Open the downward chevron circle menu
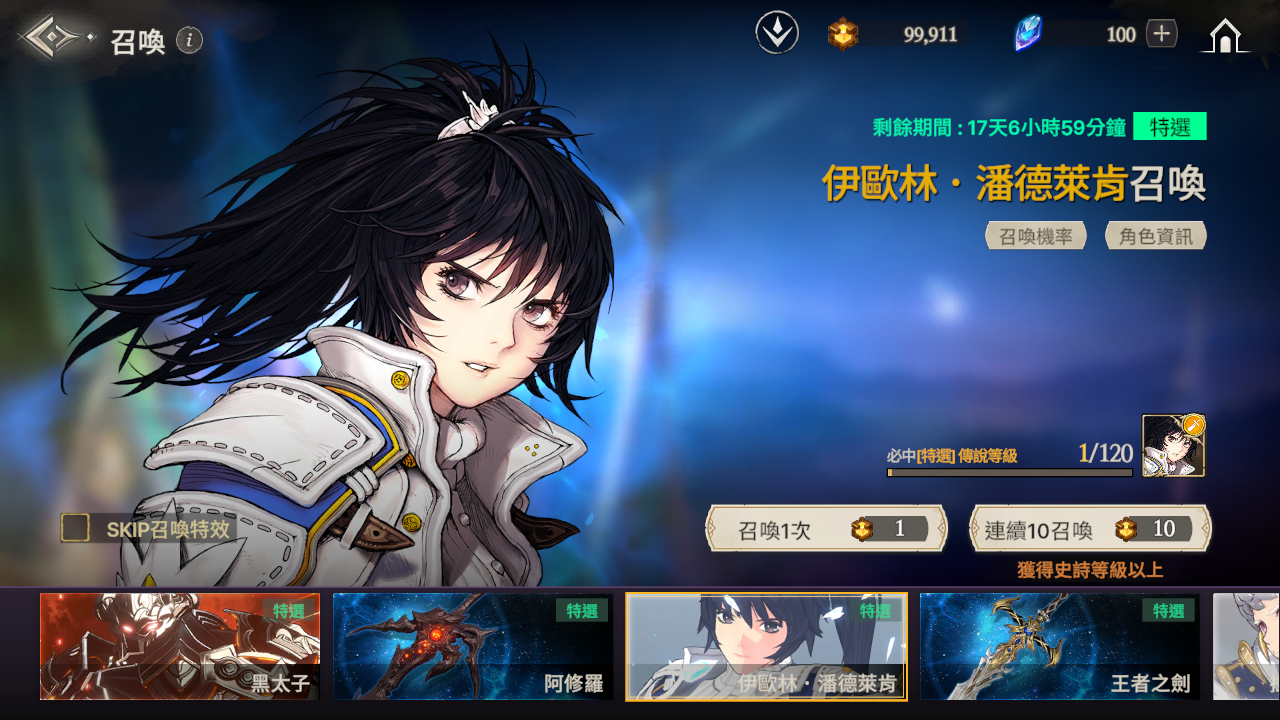This screenshot has height=720, width=1280. 777,34
